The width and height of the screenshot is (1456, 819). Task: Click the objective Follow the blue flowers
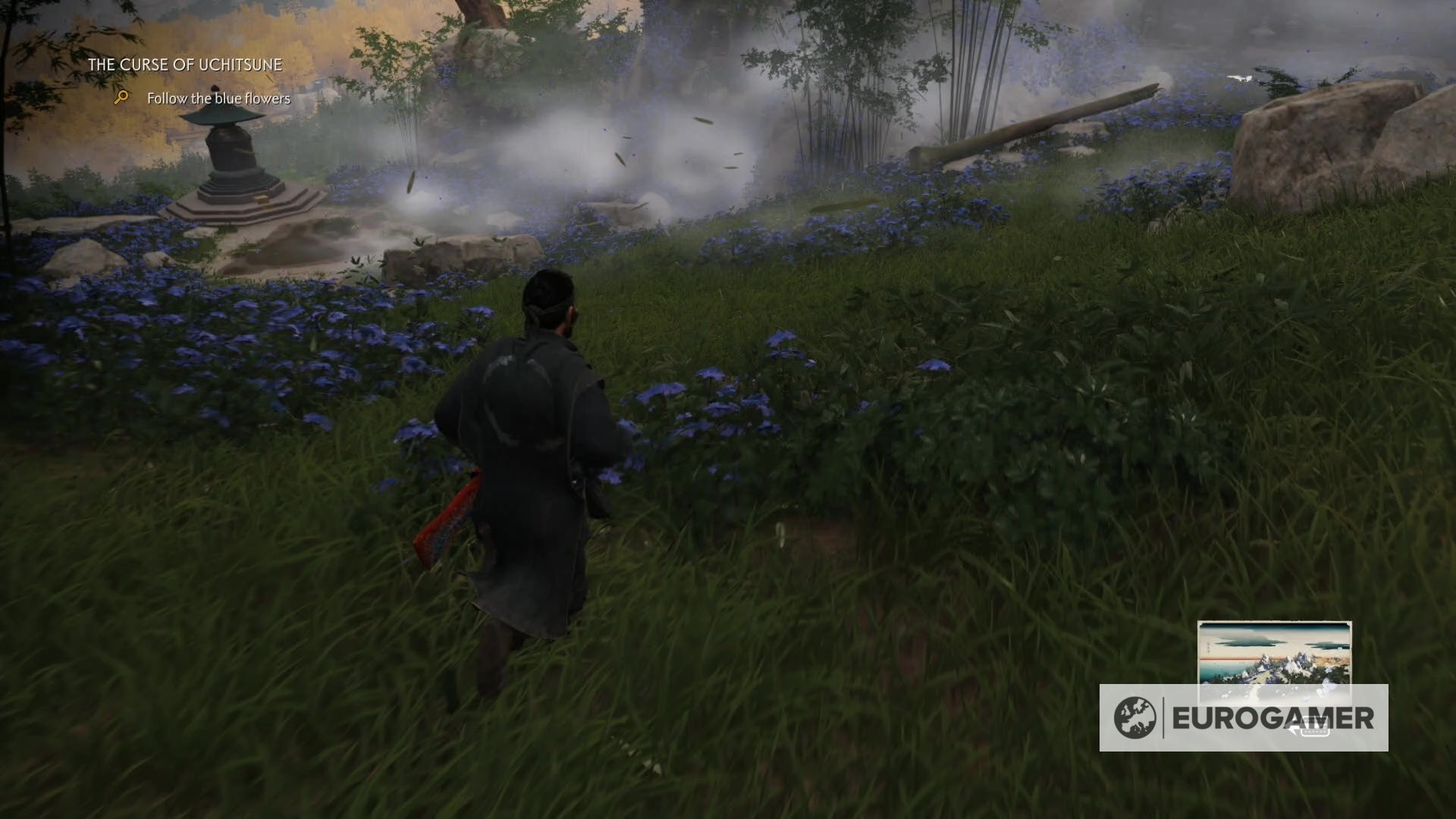pyautogui.click(x=218, y=99)
